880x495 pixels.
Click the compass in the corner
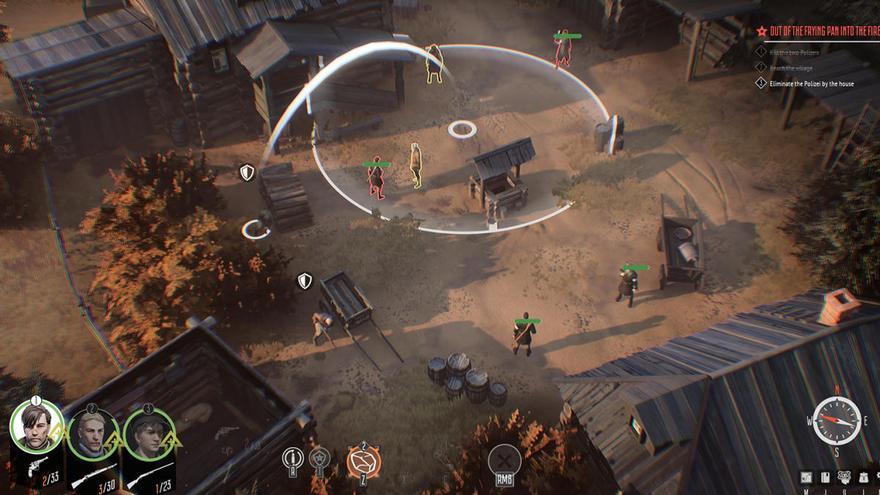pos(836,421)
